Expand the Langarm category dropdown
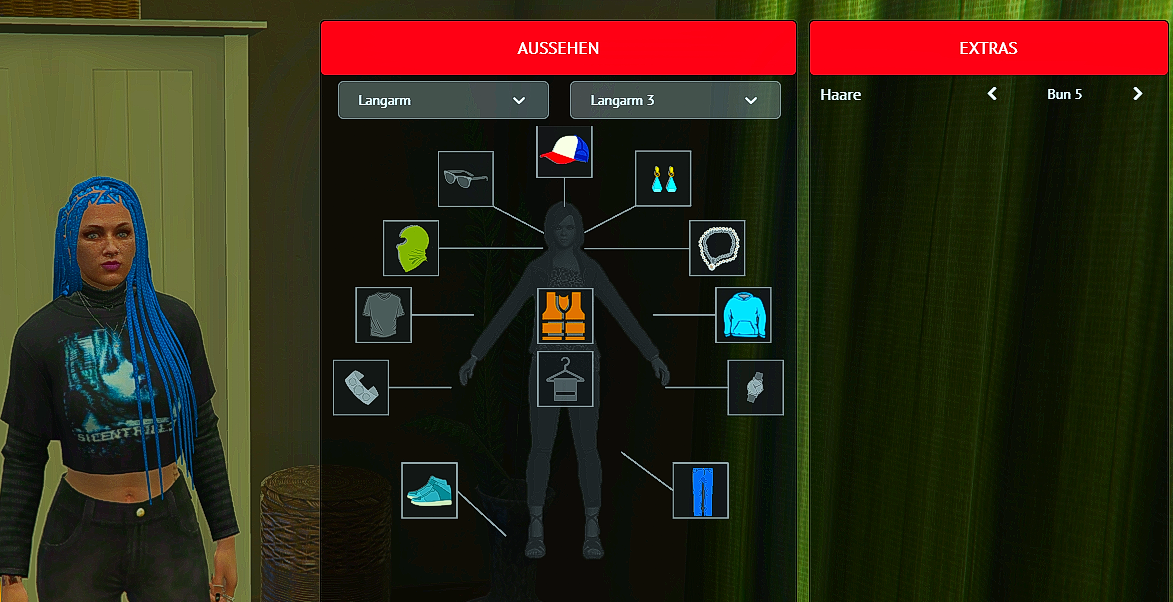1173x602 pixels. coord(443,100)
